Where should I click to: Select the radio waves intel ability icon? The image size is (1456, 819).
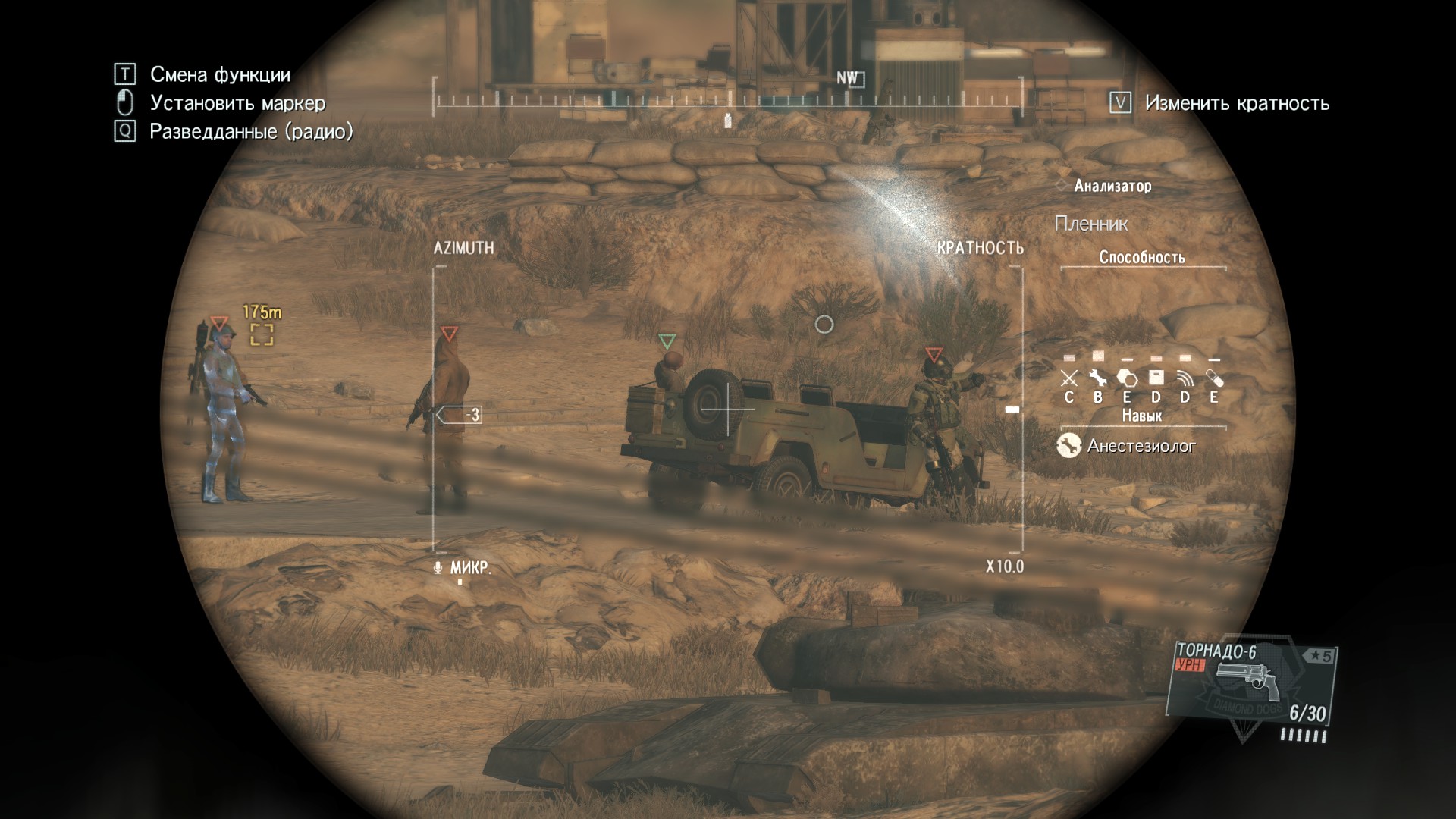(1185, 378)
